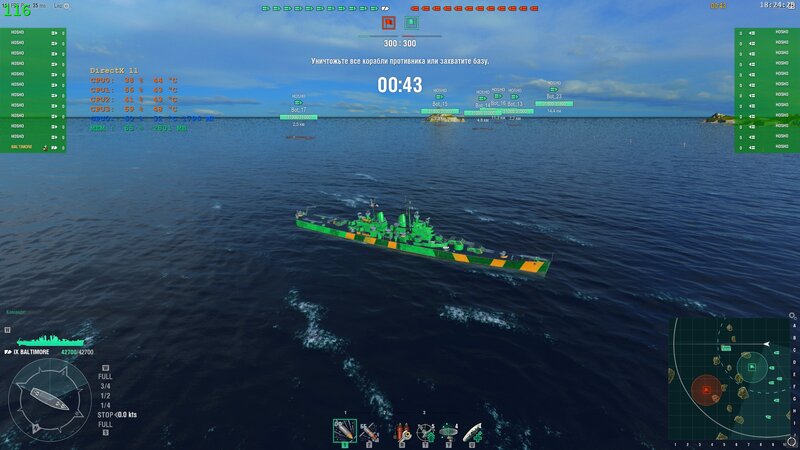Activate the Surveillance Radar consumable

(x=449, y=431)
